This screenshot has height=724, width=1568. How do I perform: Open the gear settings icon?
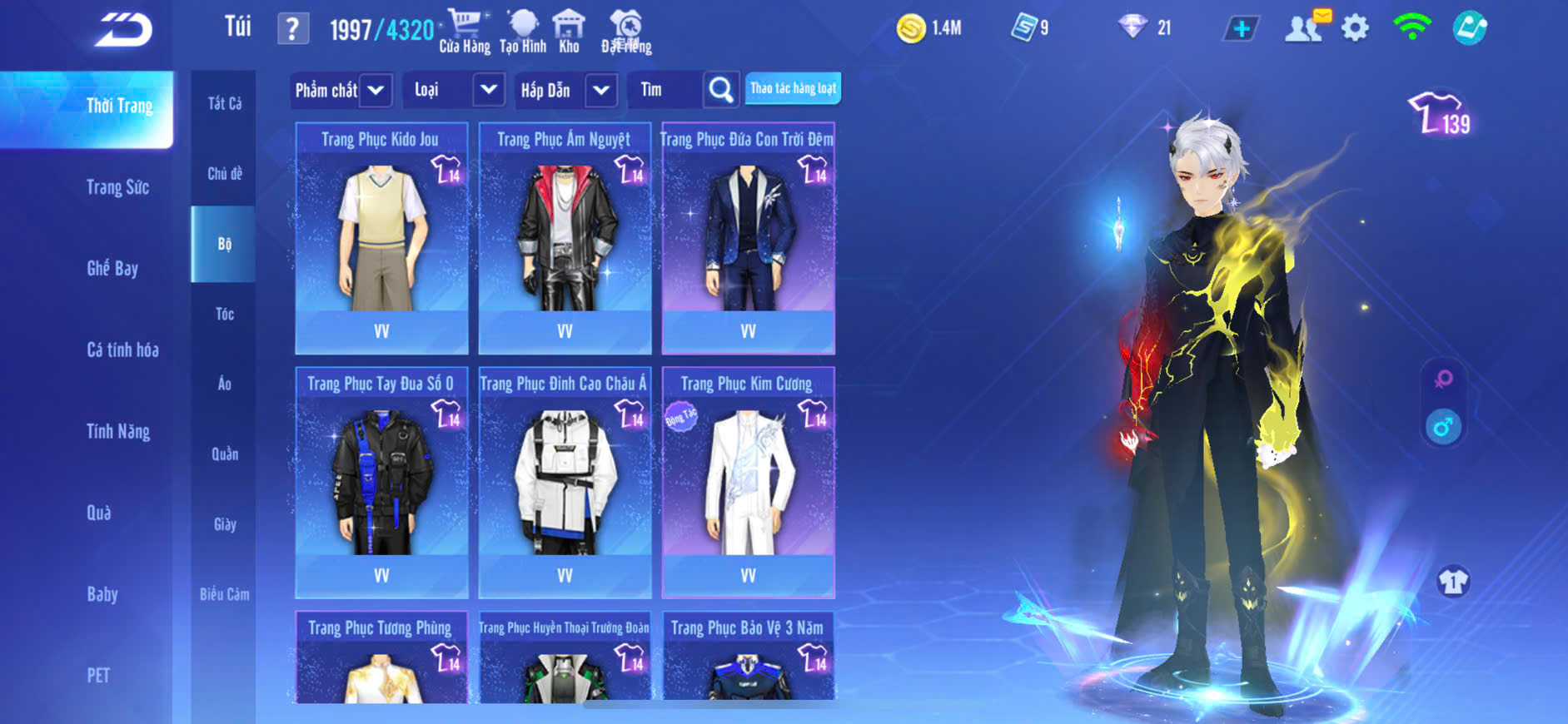tap(1355, 28)
